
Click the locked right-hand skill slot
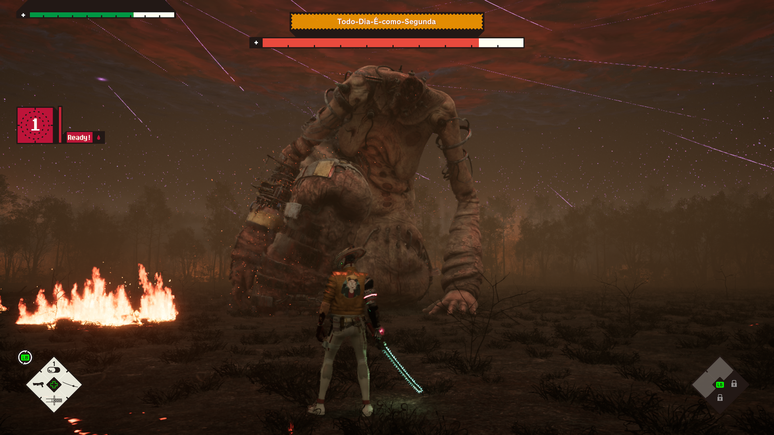734,384
